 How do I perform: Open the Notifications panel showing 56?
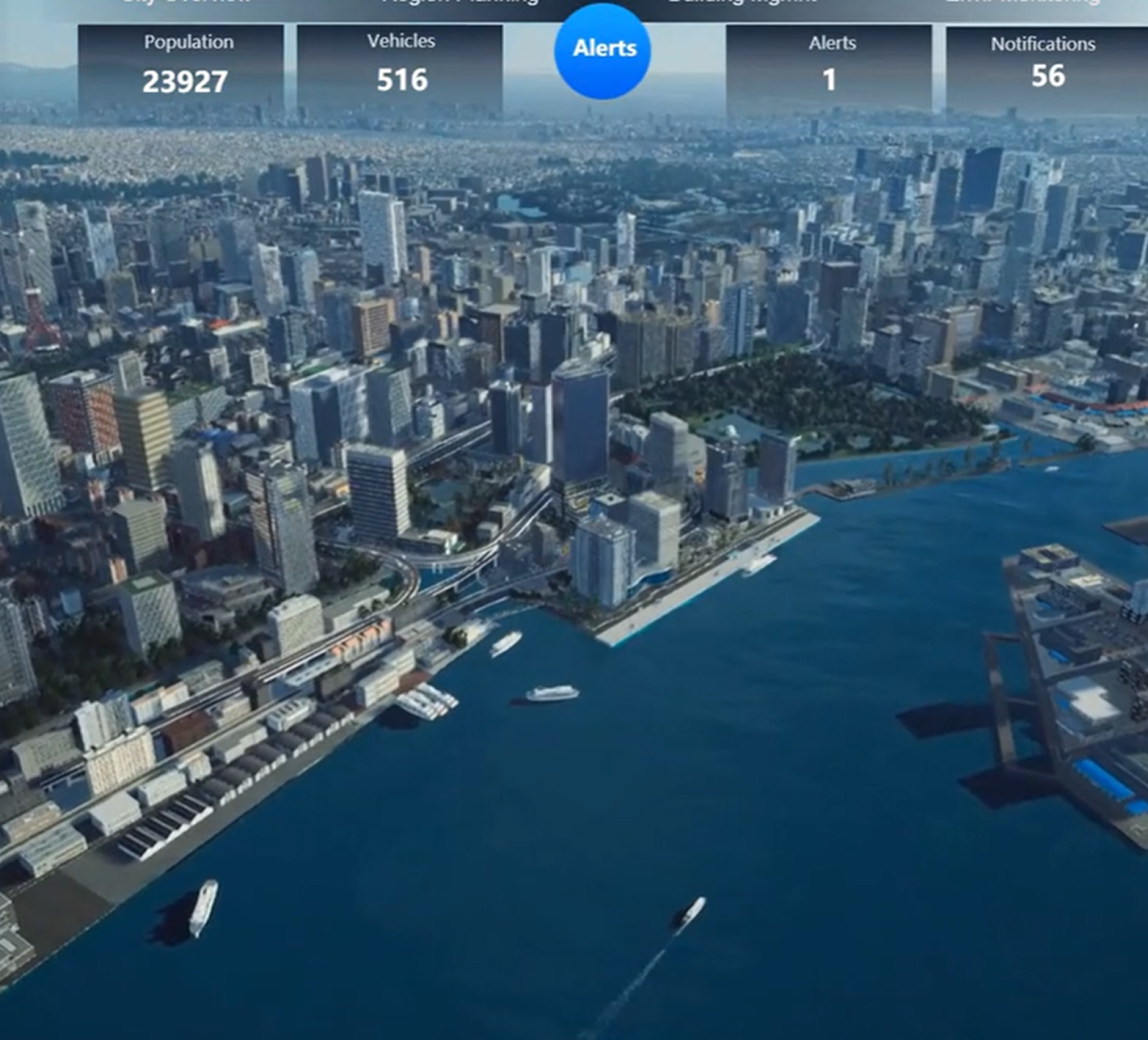[x=1045, y=64]
